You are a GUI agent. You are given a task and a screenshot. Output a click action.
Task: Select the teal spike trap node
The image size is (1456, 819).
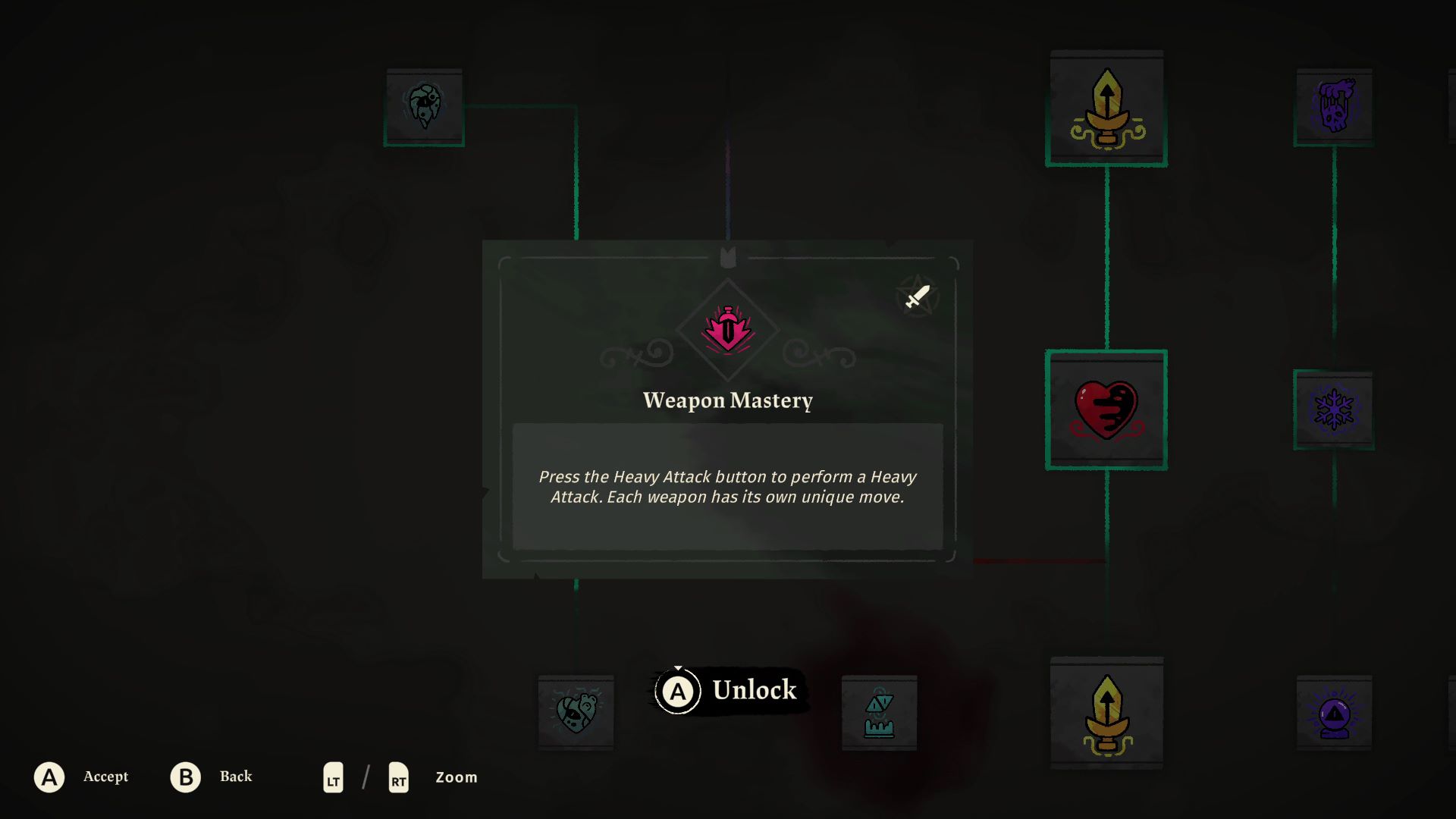[878, 713]
